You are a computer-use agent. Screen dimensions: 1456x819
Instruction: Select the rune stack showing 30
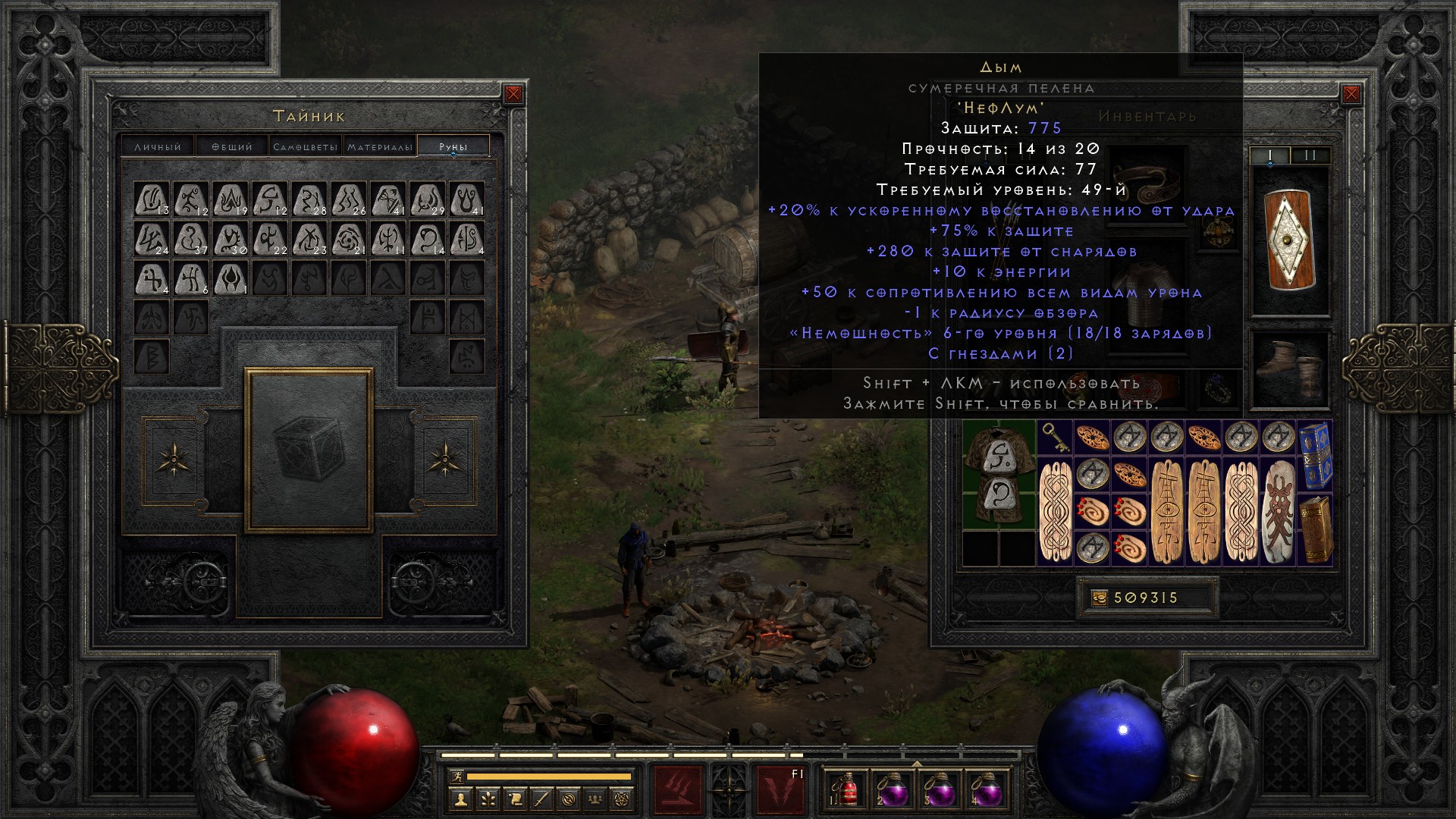pyautogui.click(x=231, y=239)
